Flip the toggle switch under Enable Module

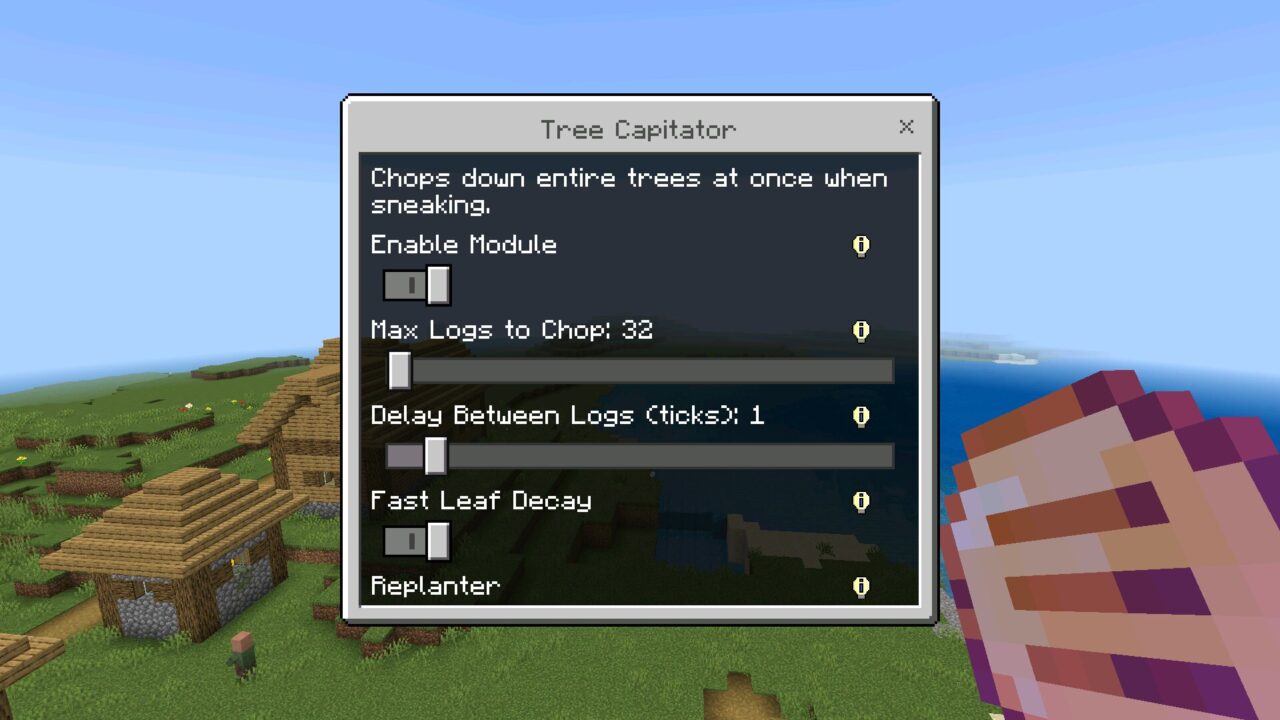point(416,285)
